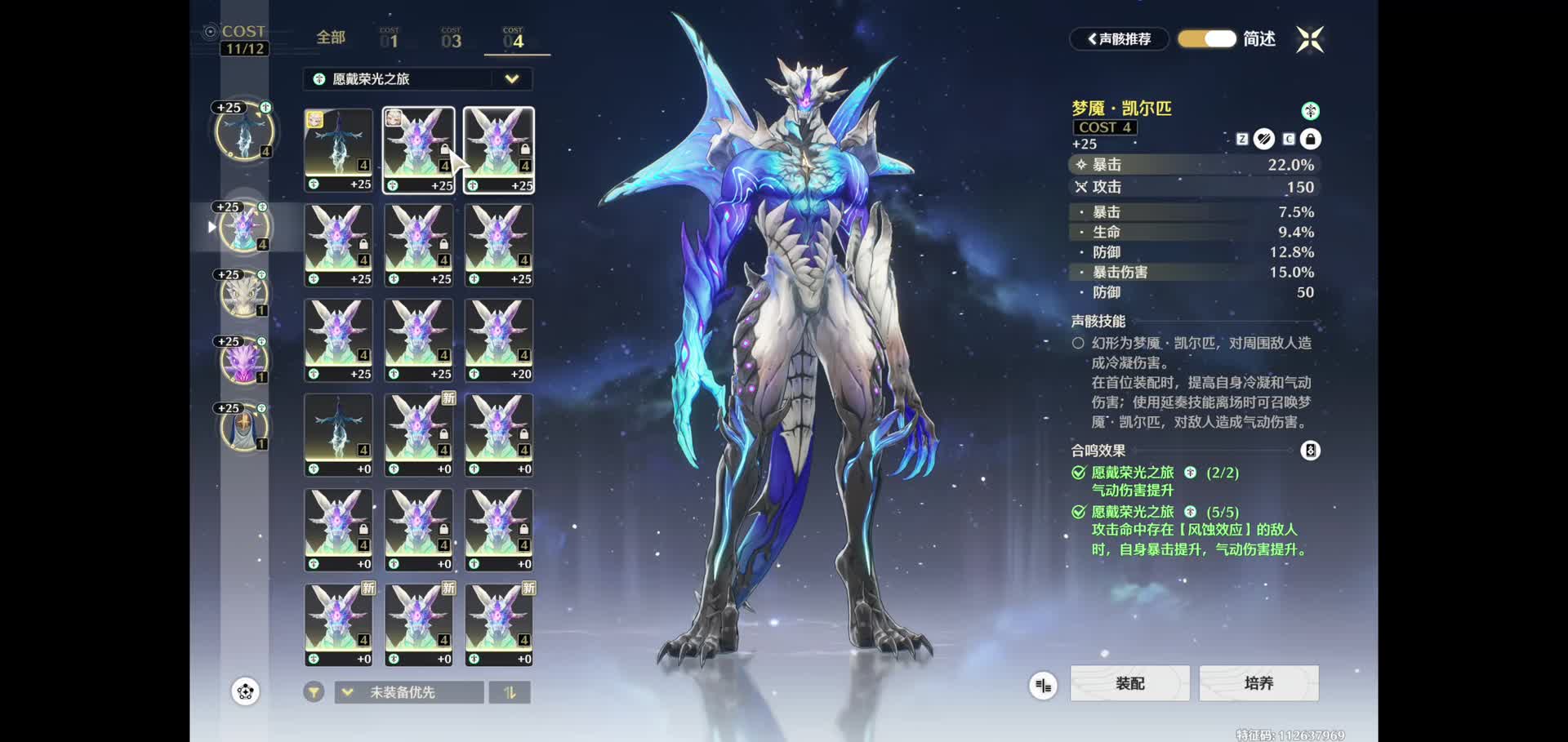Equip the echo with 装配 button

point(1129,683)
